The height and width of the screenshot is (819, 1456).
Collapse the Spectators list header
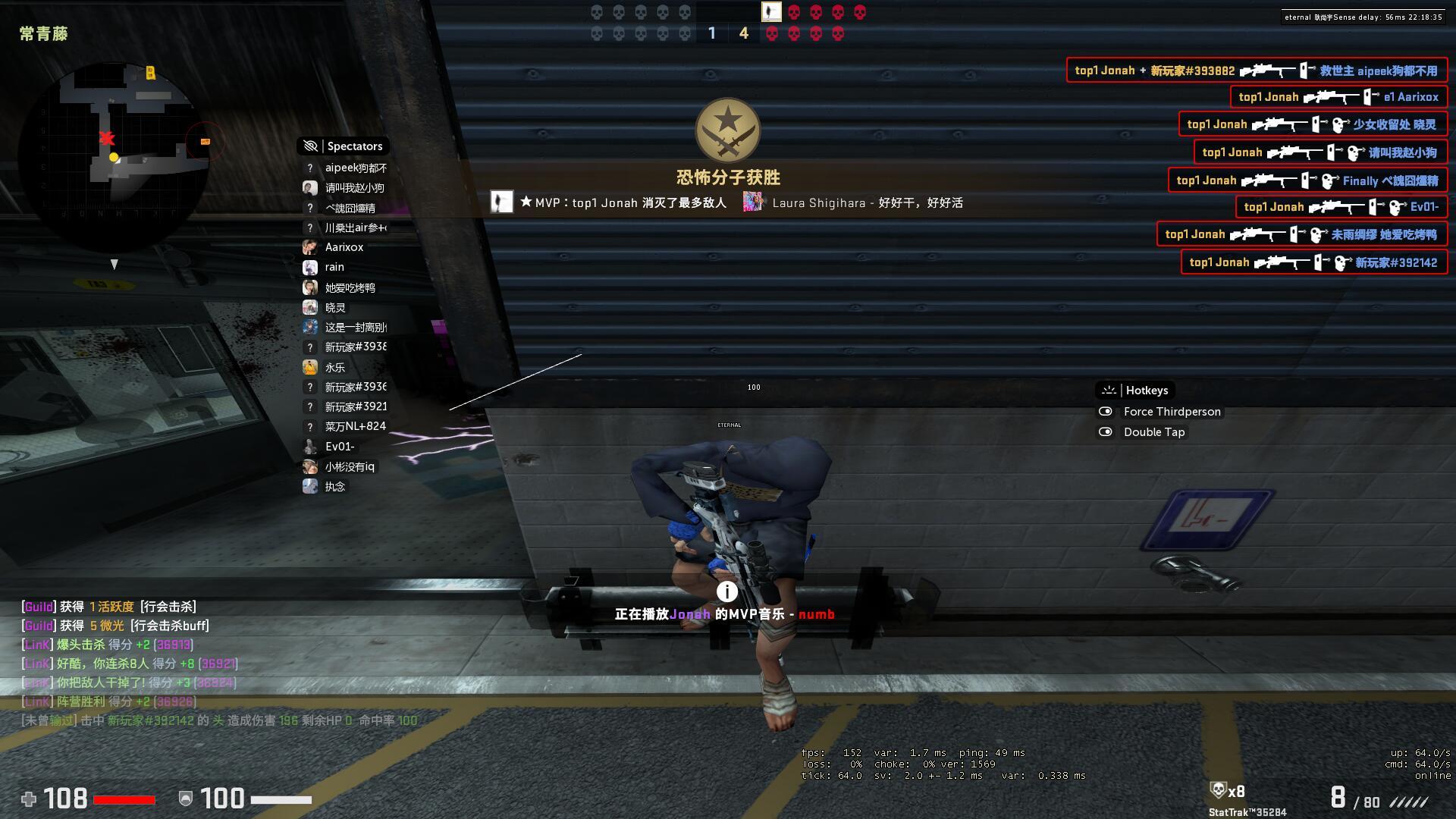(353, 146)
